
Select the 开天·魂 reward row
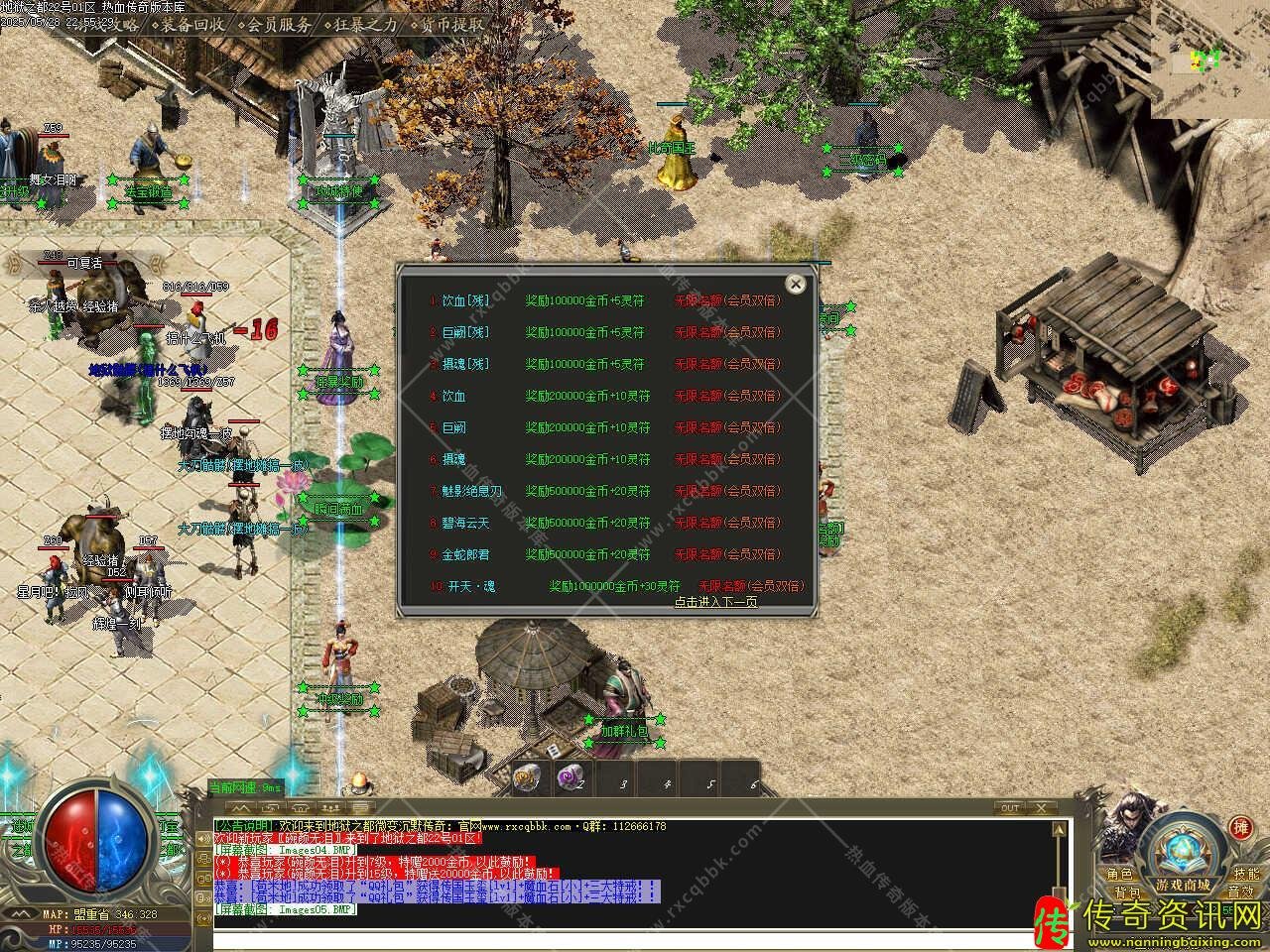[x=471, y=586]
